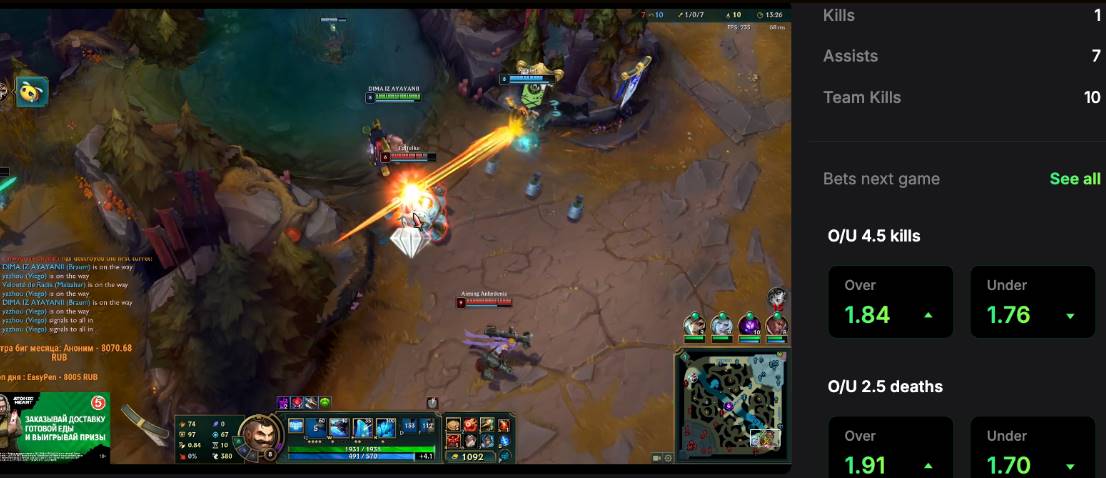This screenshot has width=1106, height=478.
Task: Click Braum's champion portrait
Action: 261,435
